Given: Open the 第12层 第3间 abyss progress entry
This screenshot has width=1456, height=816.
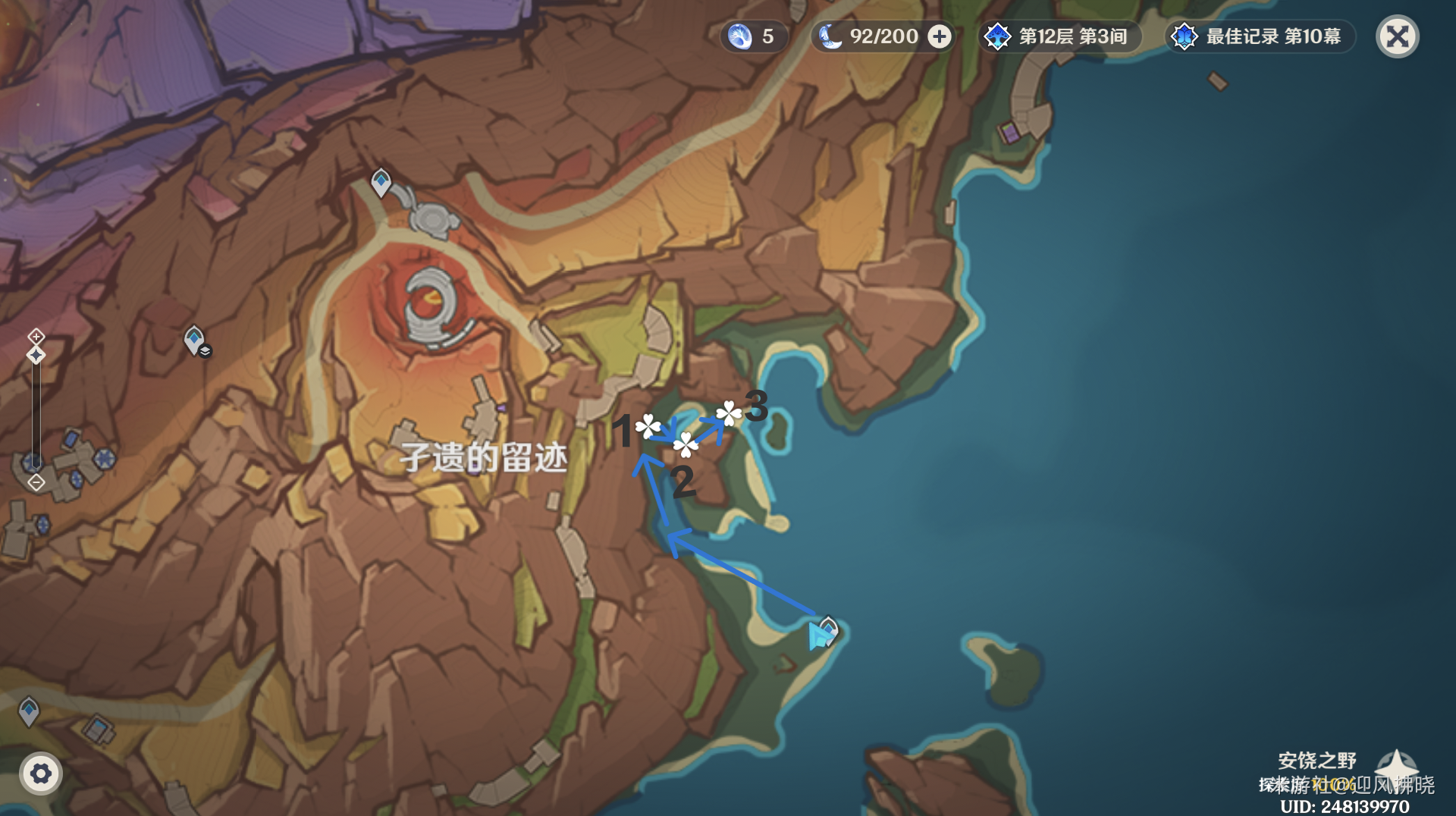Looking at the screenshot, I should [1062, 36].
